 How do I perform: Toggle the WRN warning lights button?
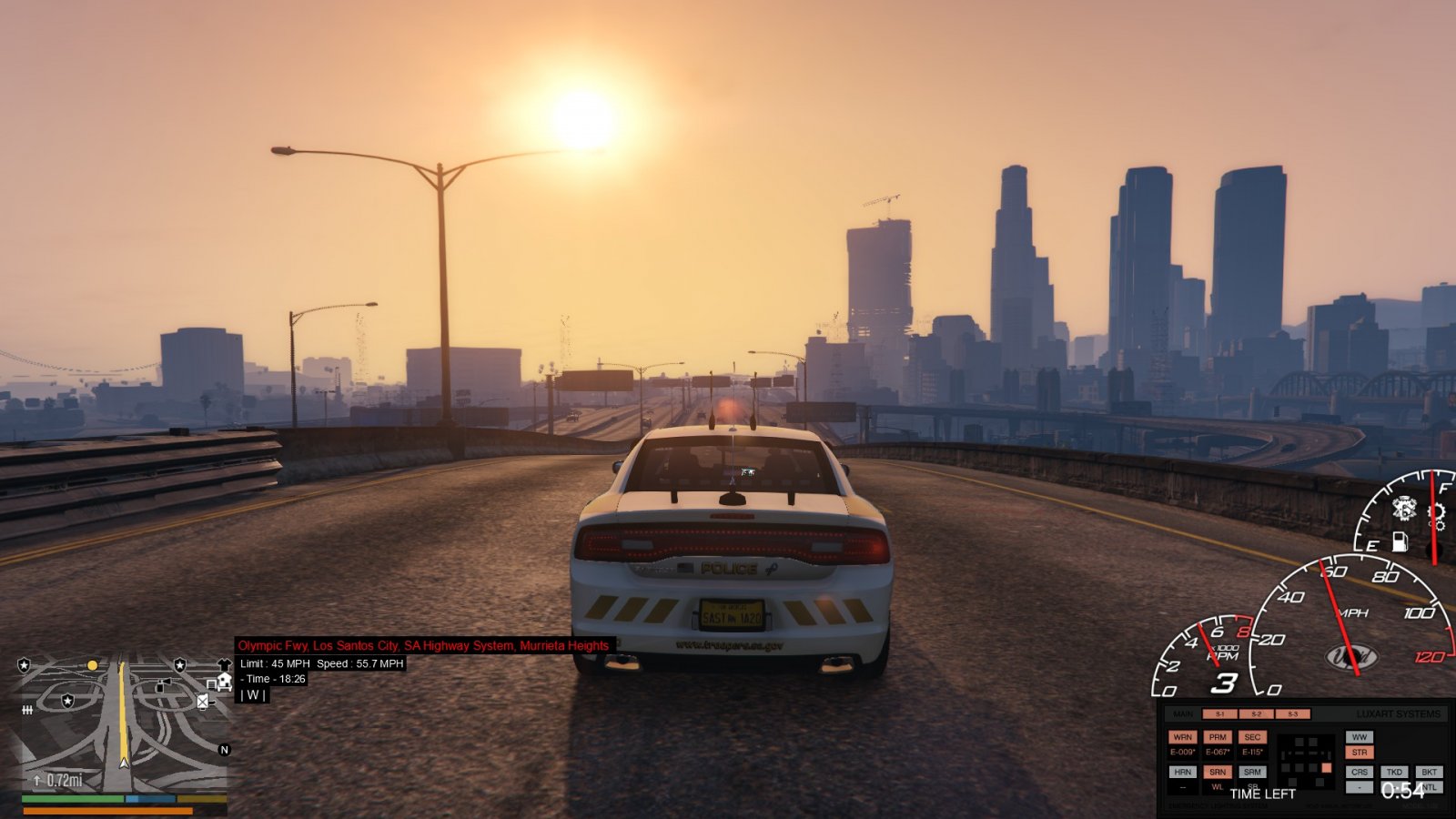click(1182, 737)
